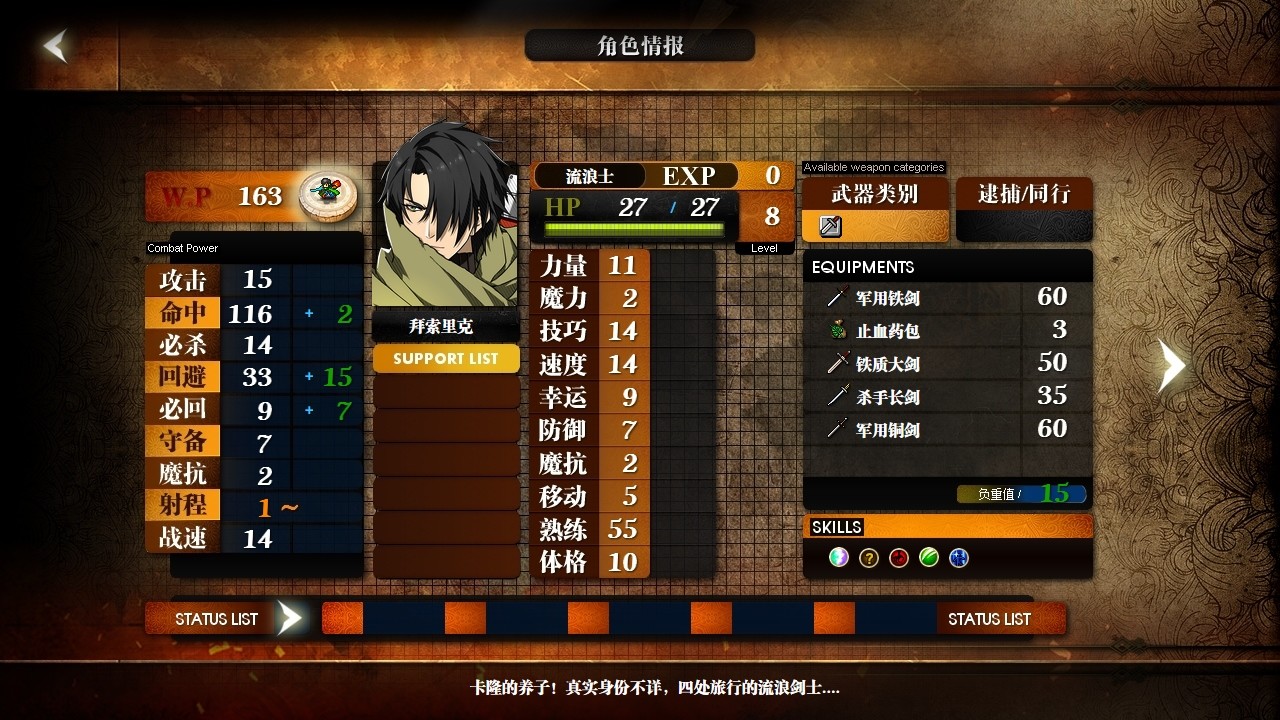This screenshot has height=720, width=1280.
Task: Toggle the question-mark skill orb
Action: tap(868, 557)
